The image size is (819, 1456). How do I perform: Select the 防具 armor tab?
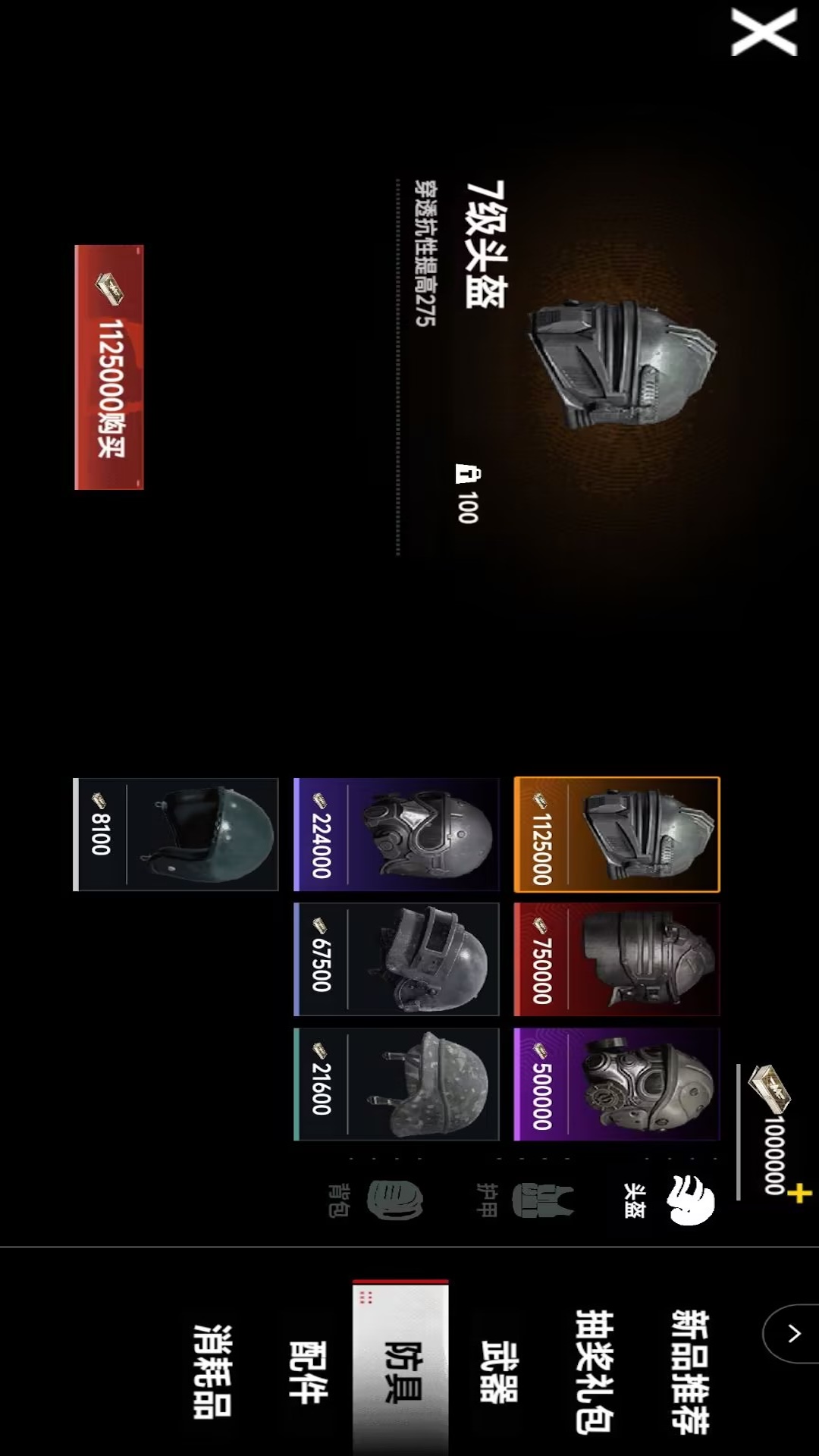pos(401,1371)
